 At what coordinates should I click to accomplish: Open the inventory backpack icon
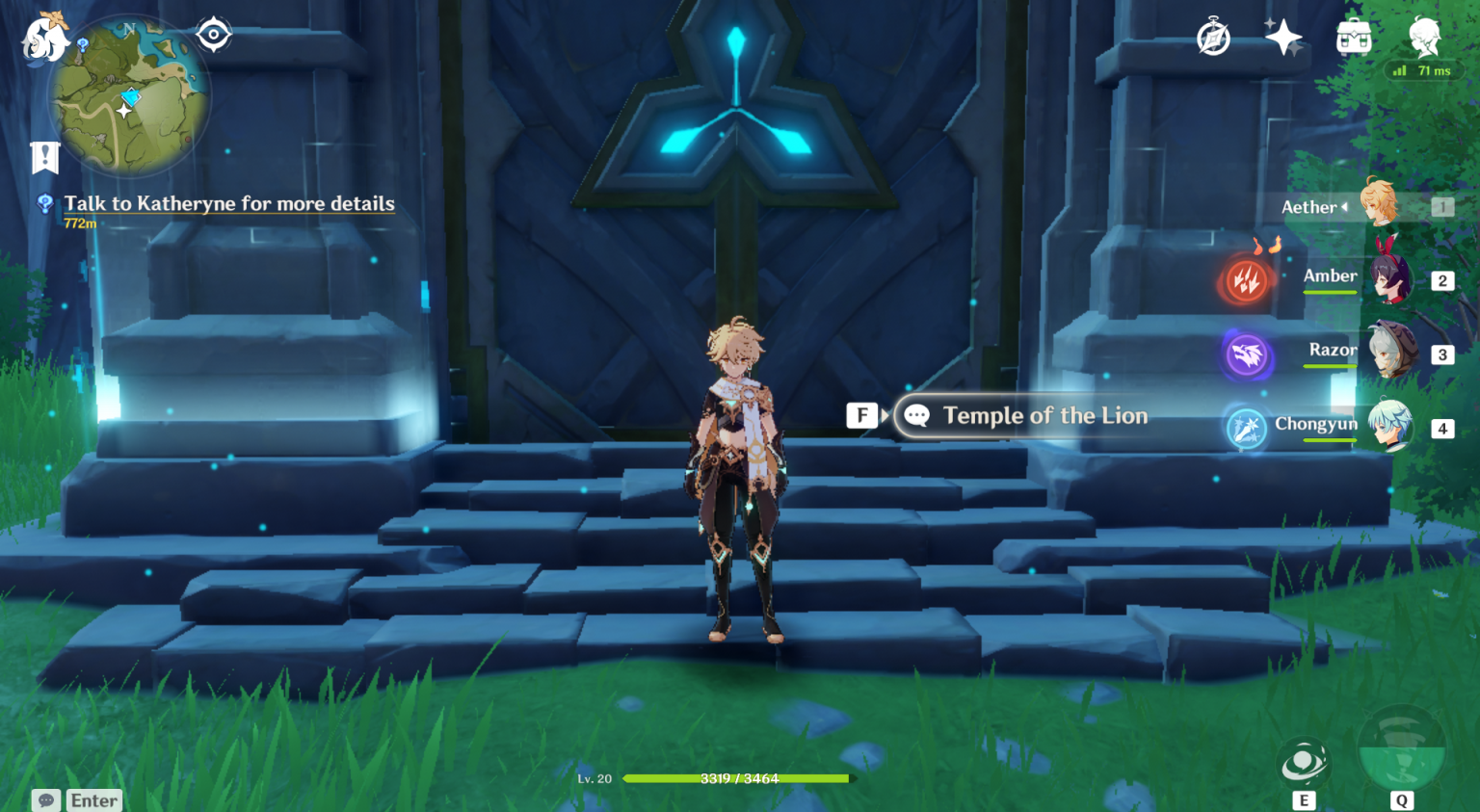tap(1354, 39)
